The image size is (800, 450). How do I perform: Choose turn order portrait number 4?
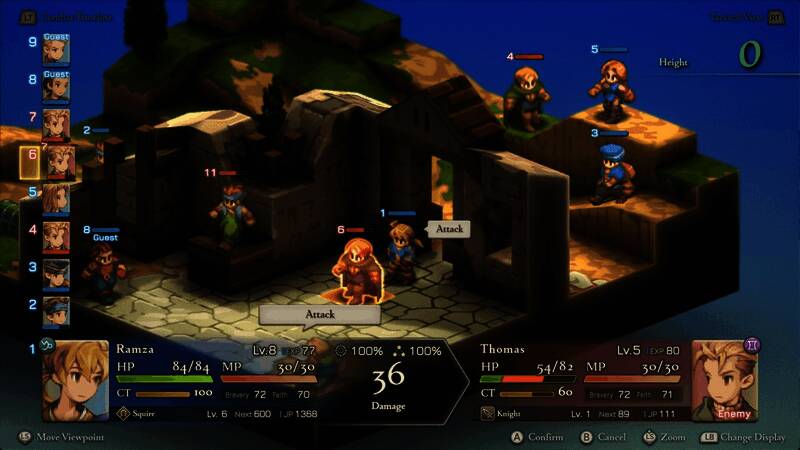coord(56,236)
